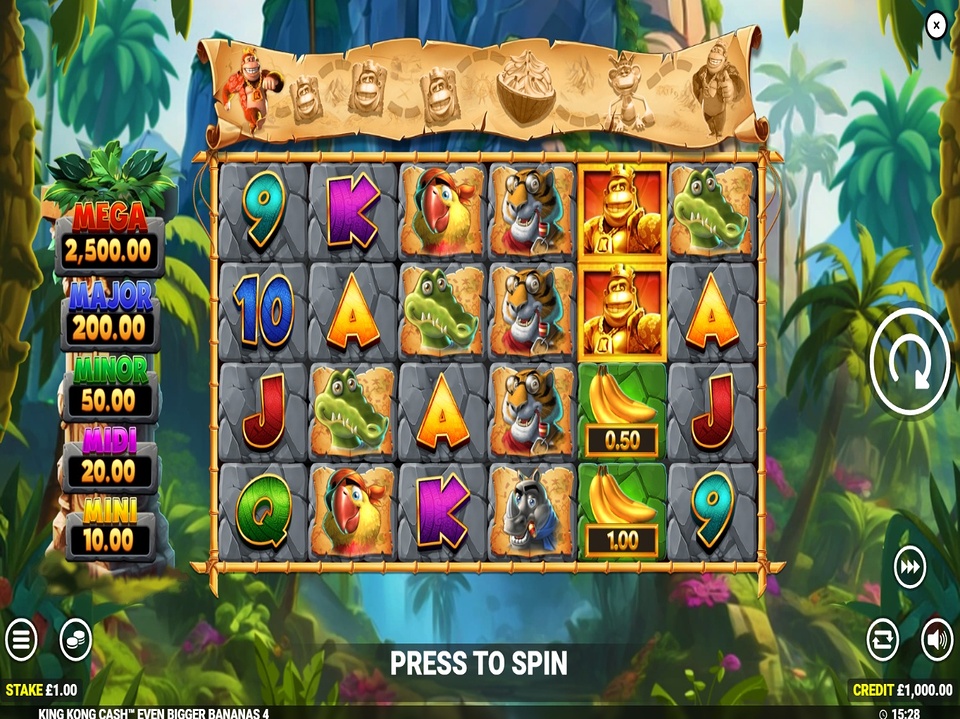The height and width of the screenshot is (719, 960).
Task: Activate turbo fast-forward mode
Action: point(909,568)
